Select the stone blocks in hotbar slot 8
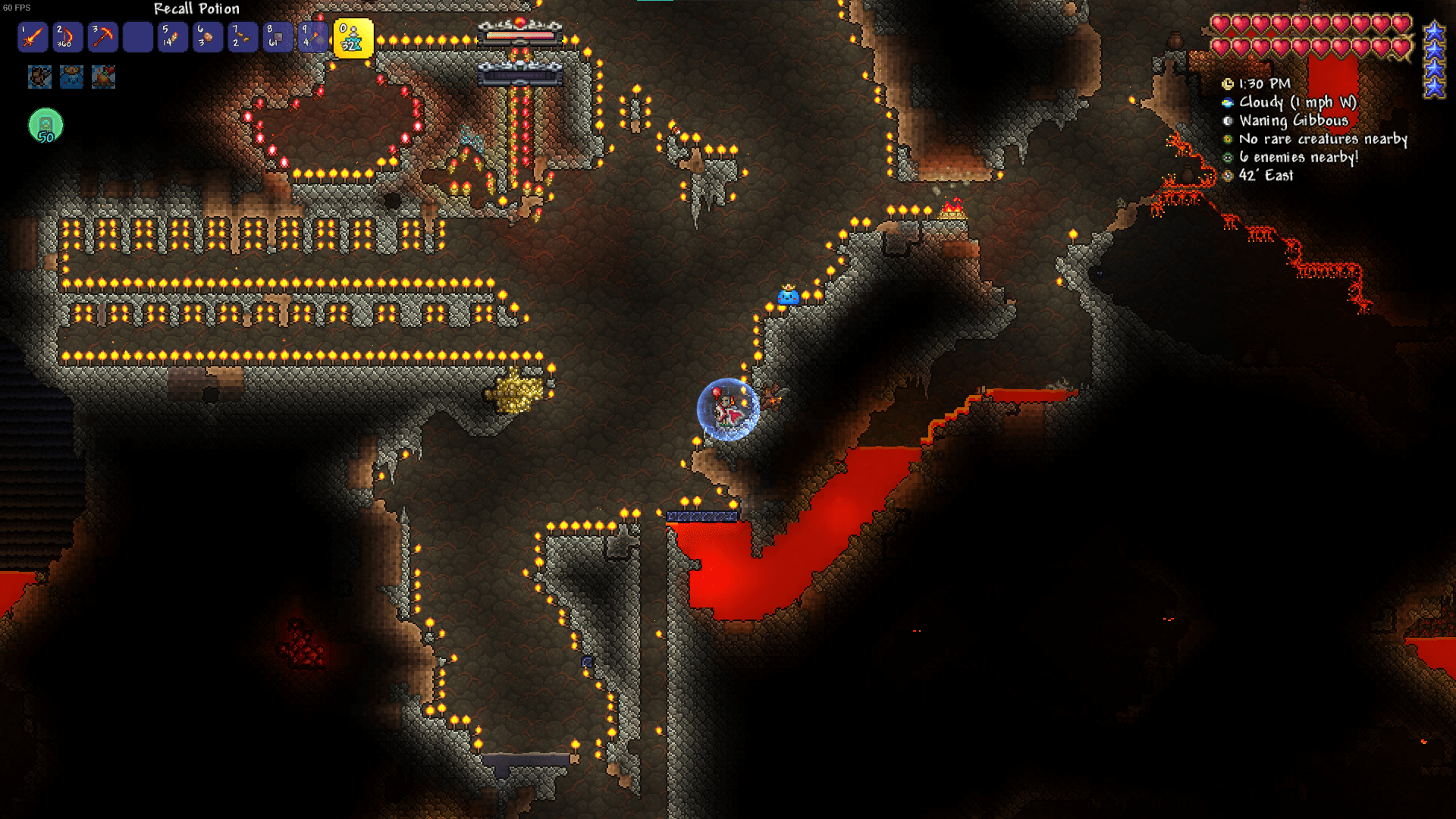The width and height of the screenshot is (1456, 819). 278,37
